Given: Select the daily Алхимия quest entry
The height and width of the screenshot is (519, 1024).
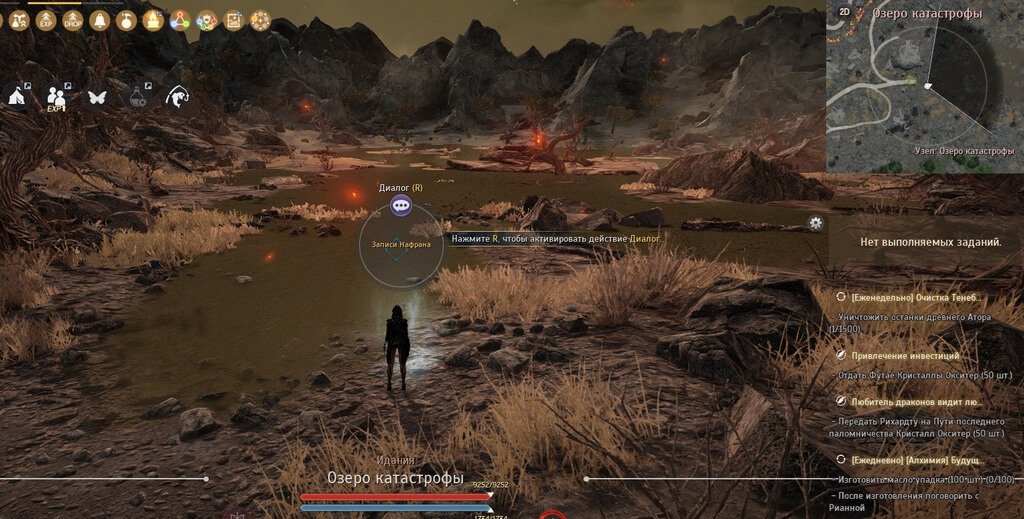Looking at the screenshot, I should [x=914, y=459].
